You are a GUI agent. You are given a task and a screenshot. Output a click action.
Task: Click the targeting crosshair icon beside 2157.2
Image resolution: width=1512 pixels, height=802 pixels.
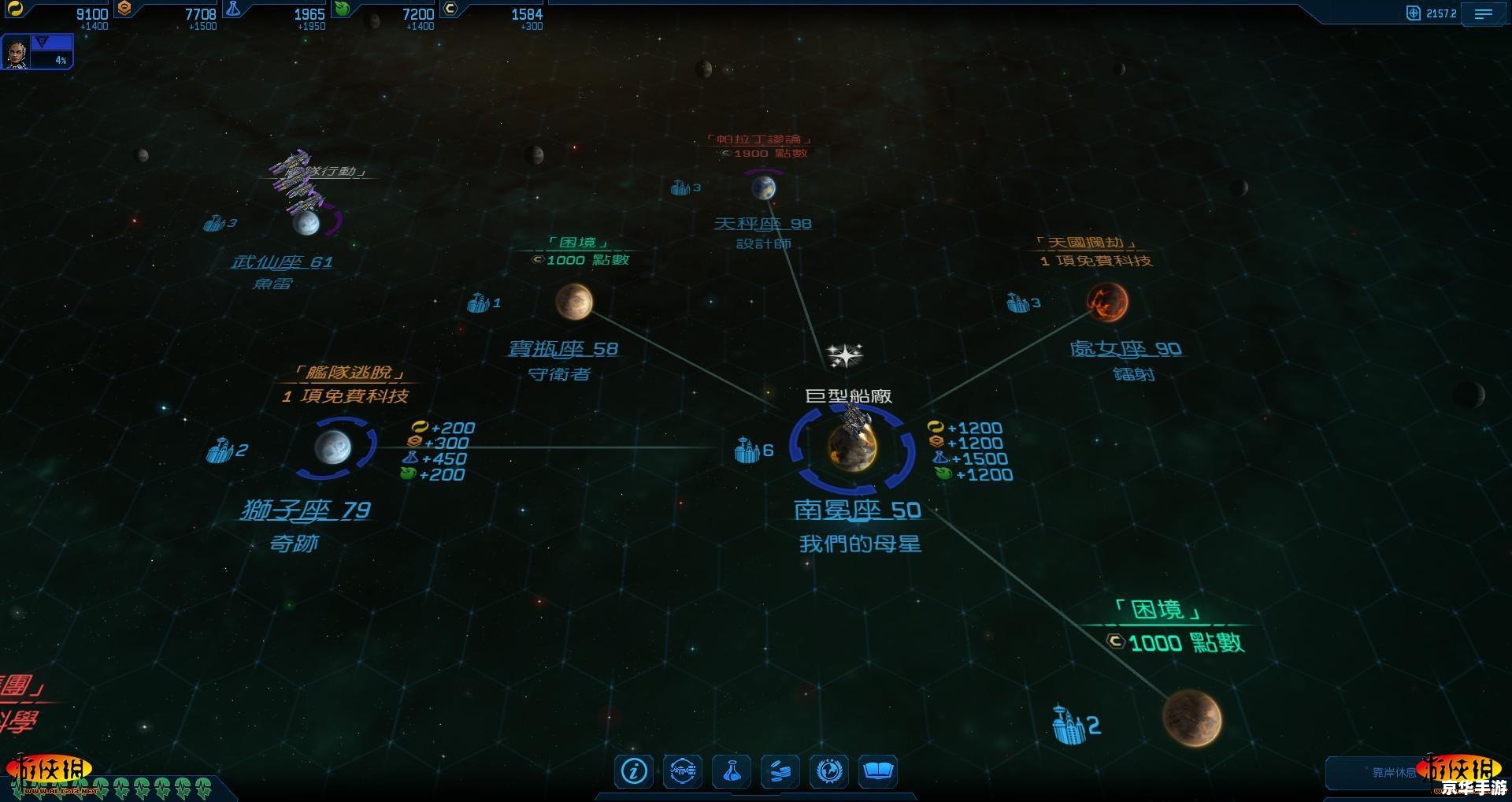(x=1414, y=13)
